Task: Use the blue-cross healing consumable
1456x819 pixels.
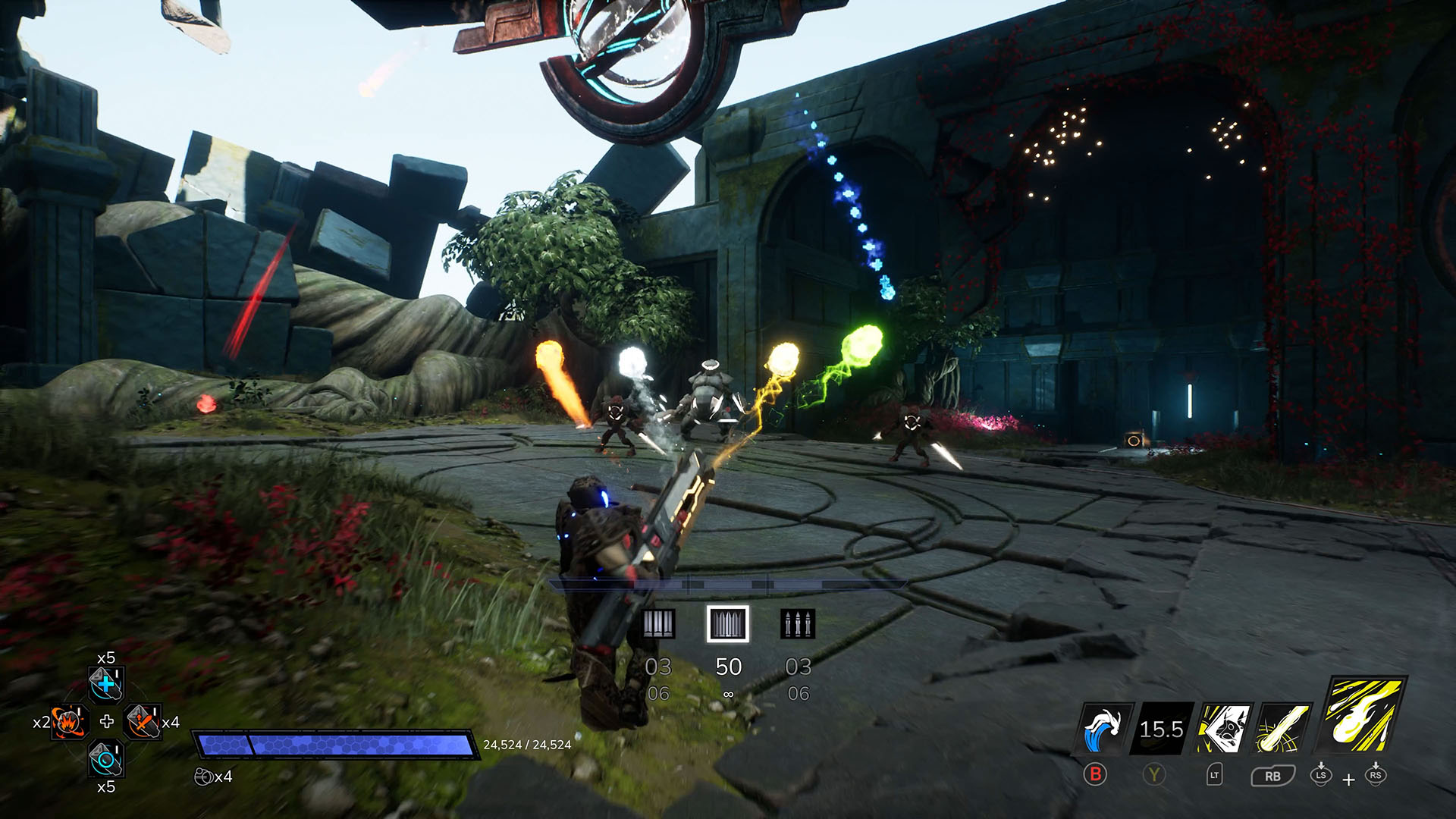Action: coord(106,684)
